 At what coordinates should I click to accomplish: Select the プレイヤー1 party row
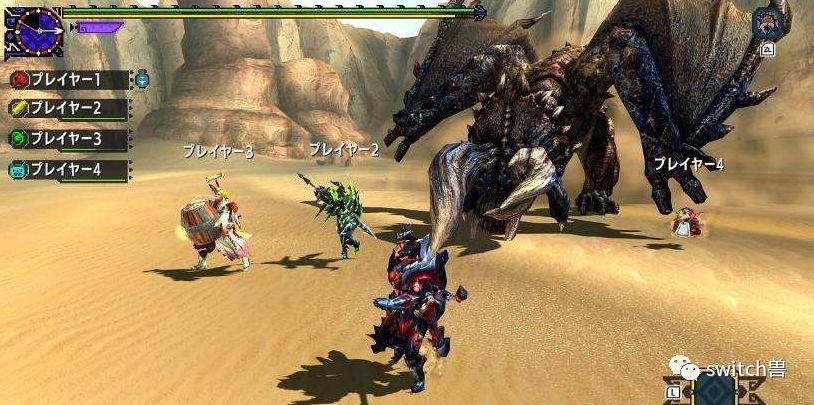click(x=68, y=79)
